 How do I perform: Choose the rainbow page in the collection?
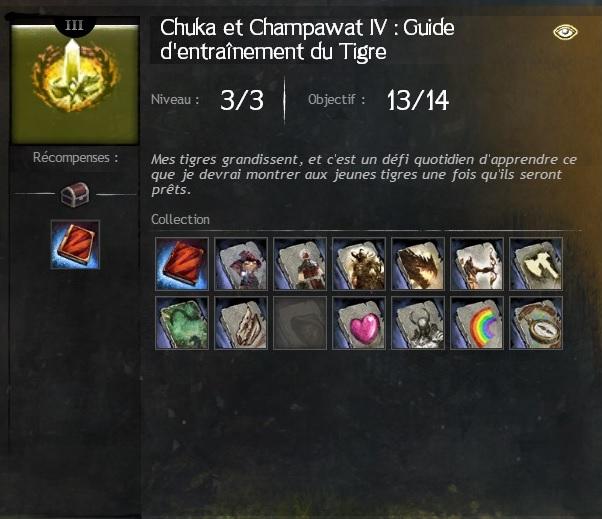477,322
